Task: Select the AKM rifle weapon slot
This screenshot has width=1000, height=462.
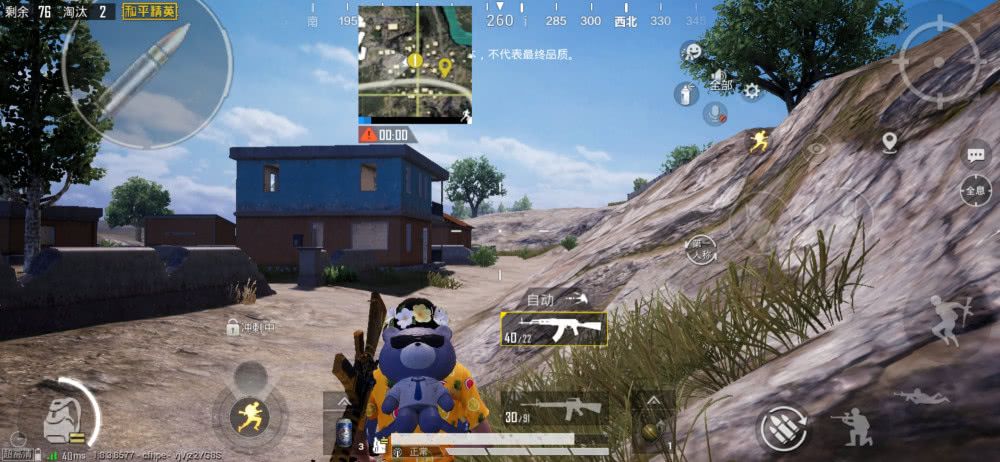Action: tap(553, 328)
